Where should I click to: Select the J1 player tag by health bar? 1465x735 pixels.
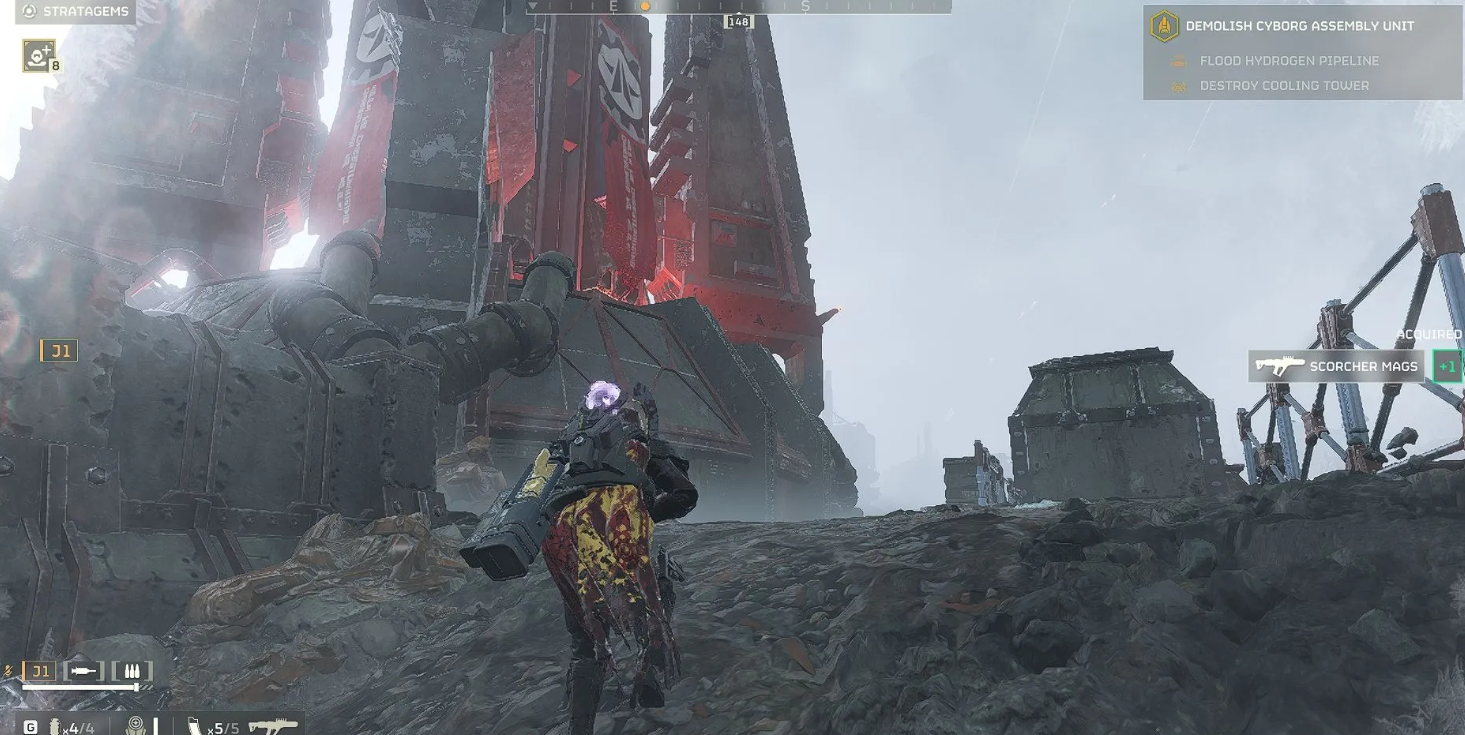click(40, 672)
